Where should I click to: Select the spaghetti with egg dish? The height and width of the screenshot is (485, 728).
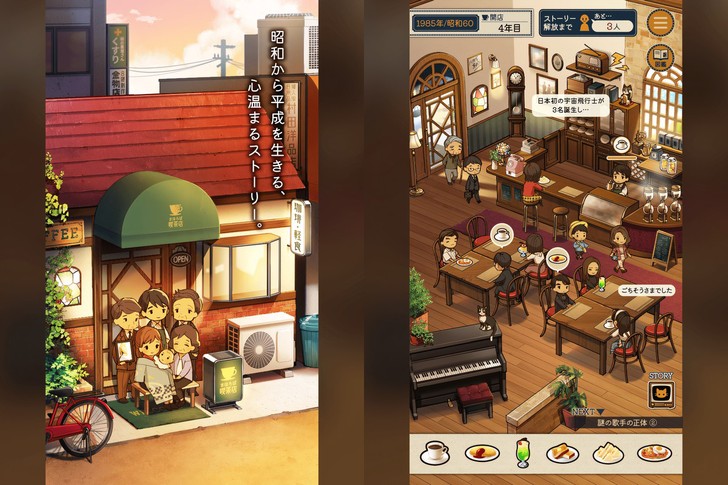[x=653, y=453]
